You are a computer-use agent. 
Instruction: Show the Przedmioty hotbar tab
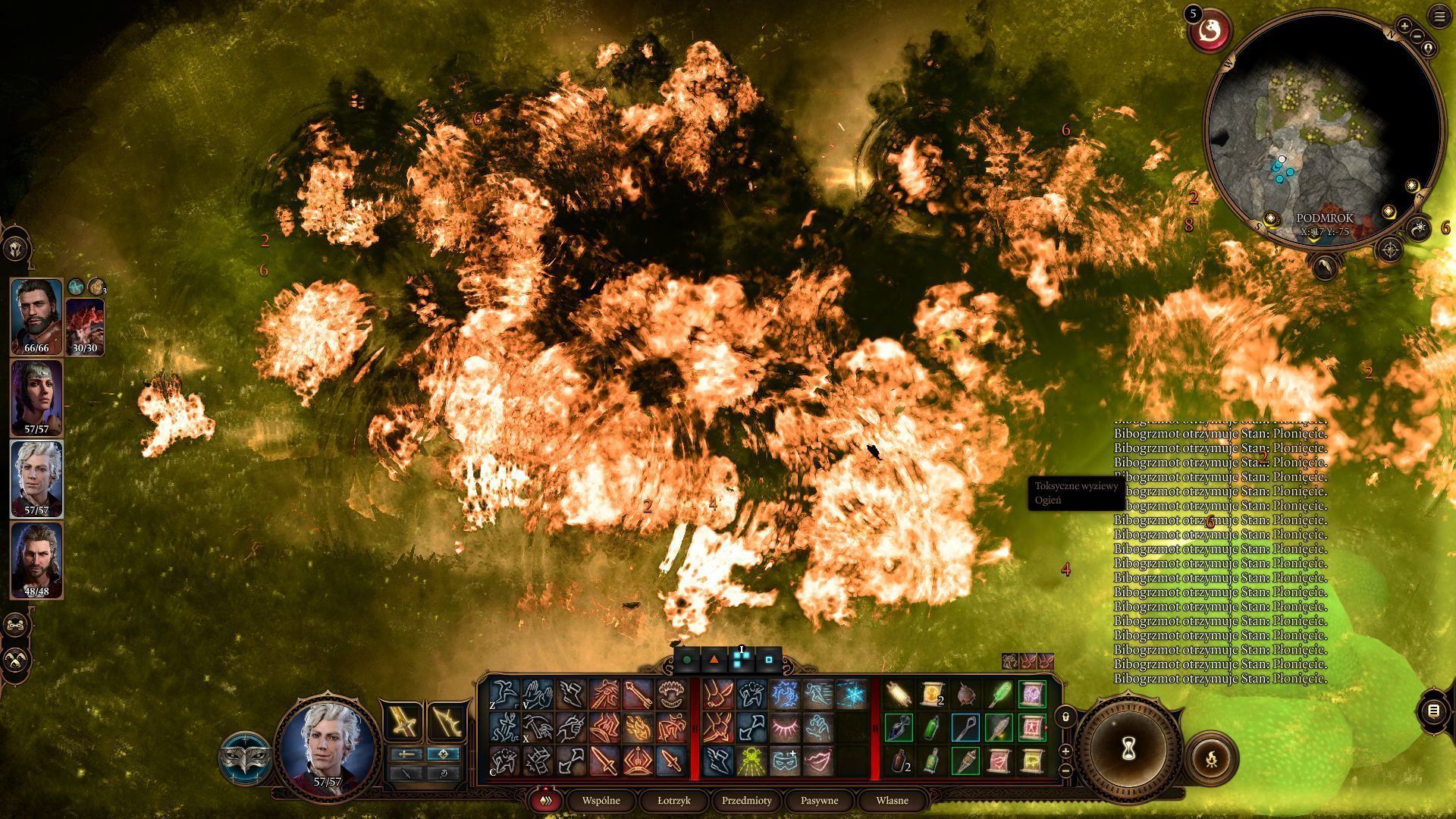pos(746,800)
